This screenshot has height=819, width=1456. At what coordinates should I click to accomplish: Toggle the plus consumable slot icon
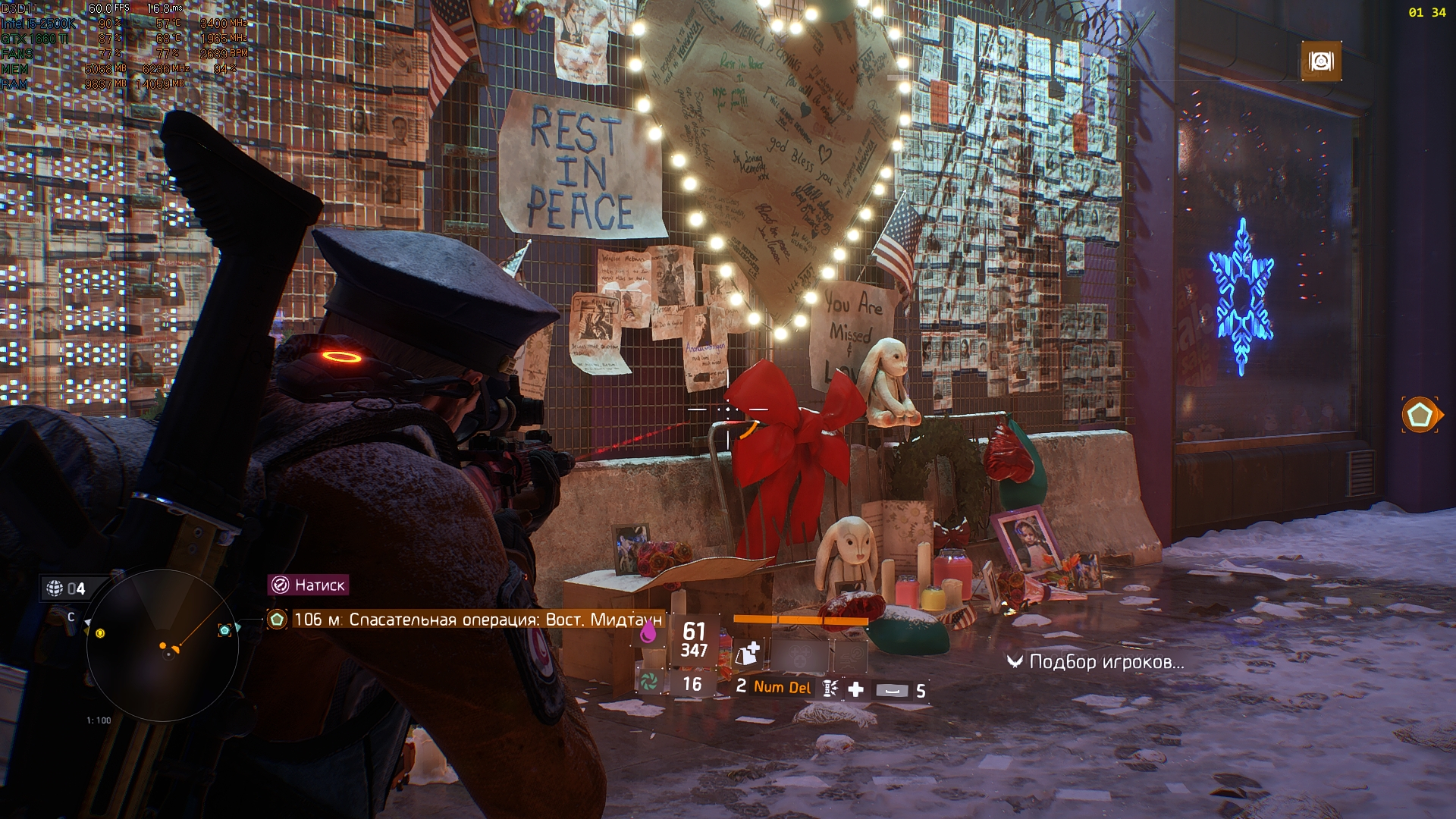(855, 689)
